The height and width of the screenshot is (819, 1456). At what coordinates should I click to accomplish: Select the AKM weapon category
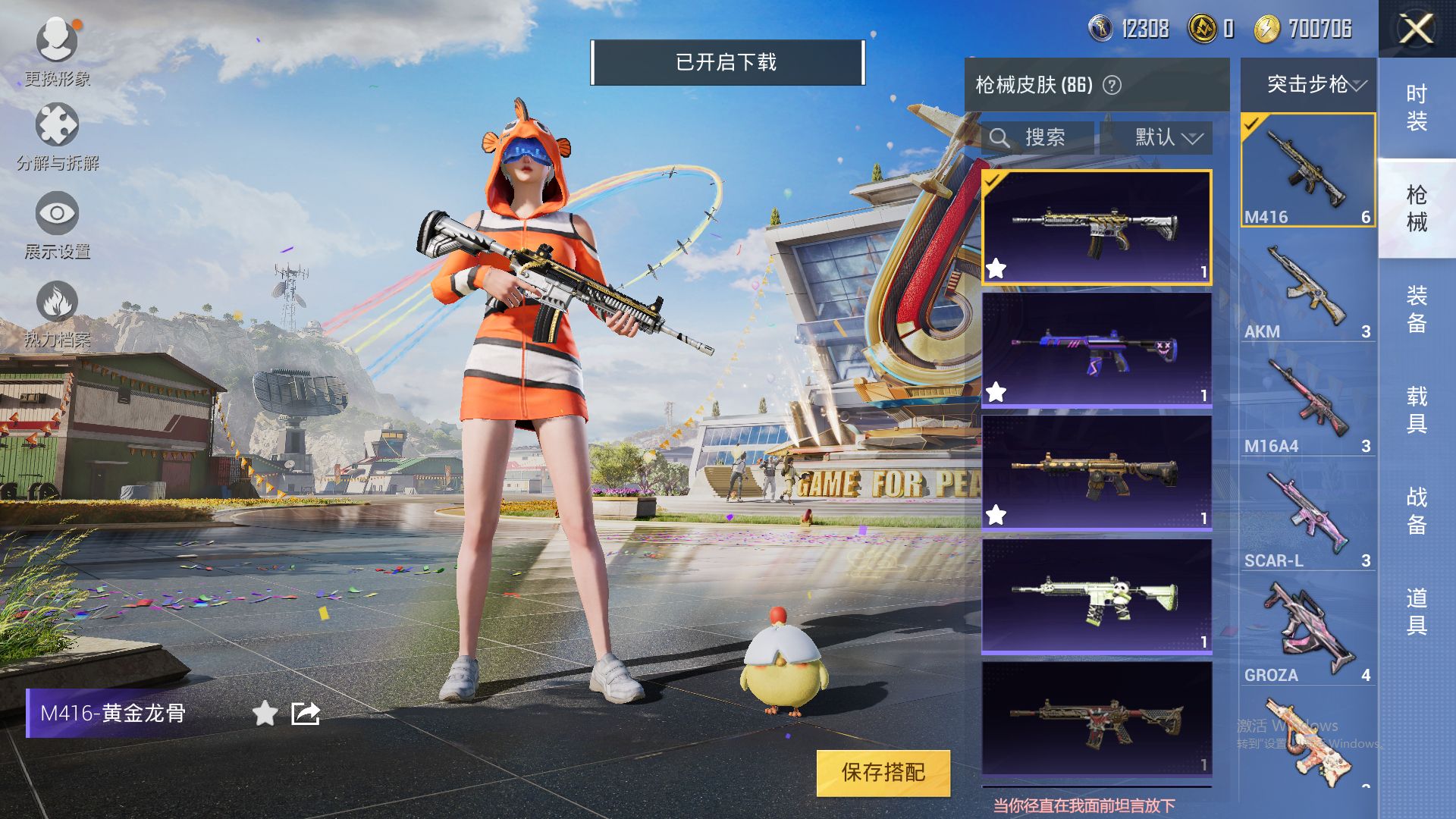tap(1307, 293)
